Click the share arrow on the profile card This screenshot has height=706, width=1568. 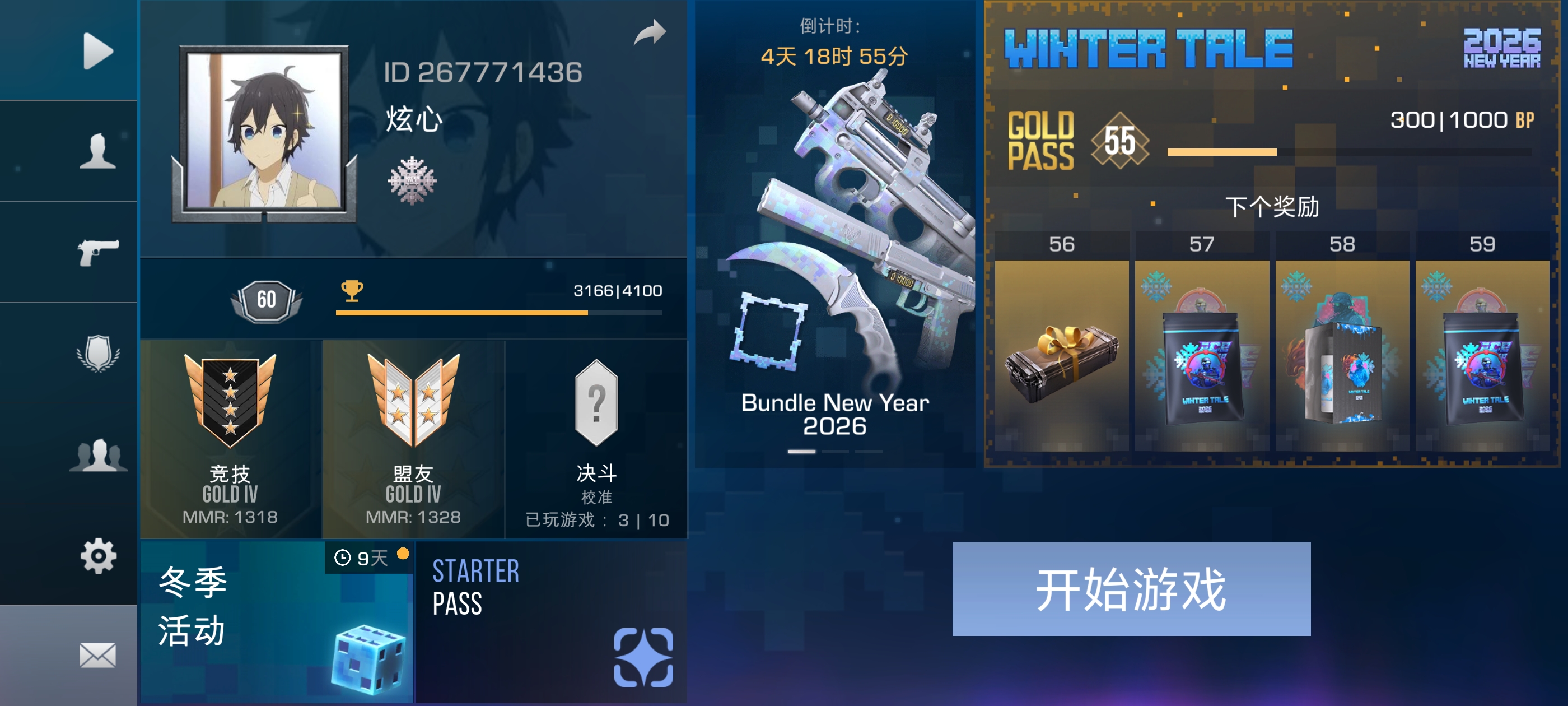click(x=650, y=32)
